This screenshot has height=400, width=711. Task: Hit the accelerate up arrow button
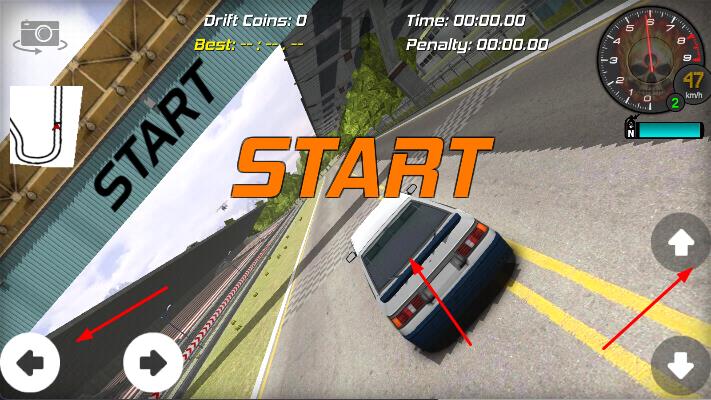tap(681, 242)
